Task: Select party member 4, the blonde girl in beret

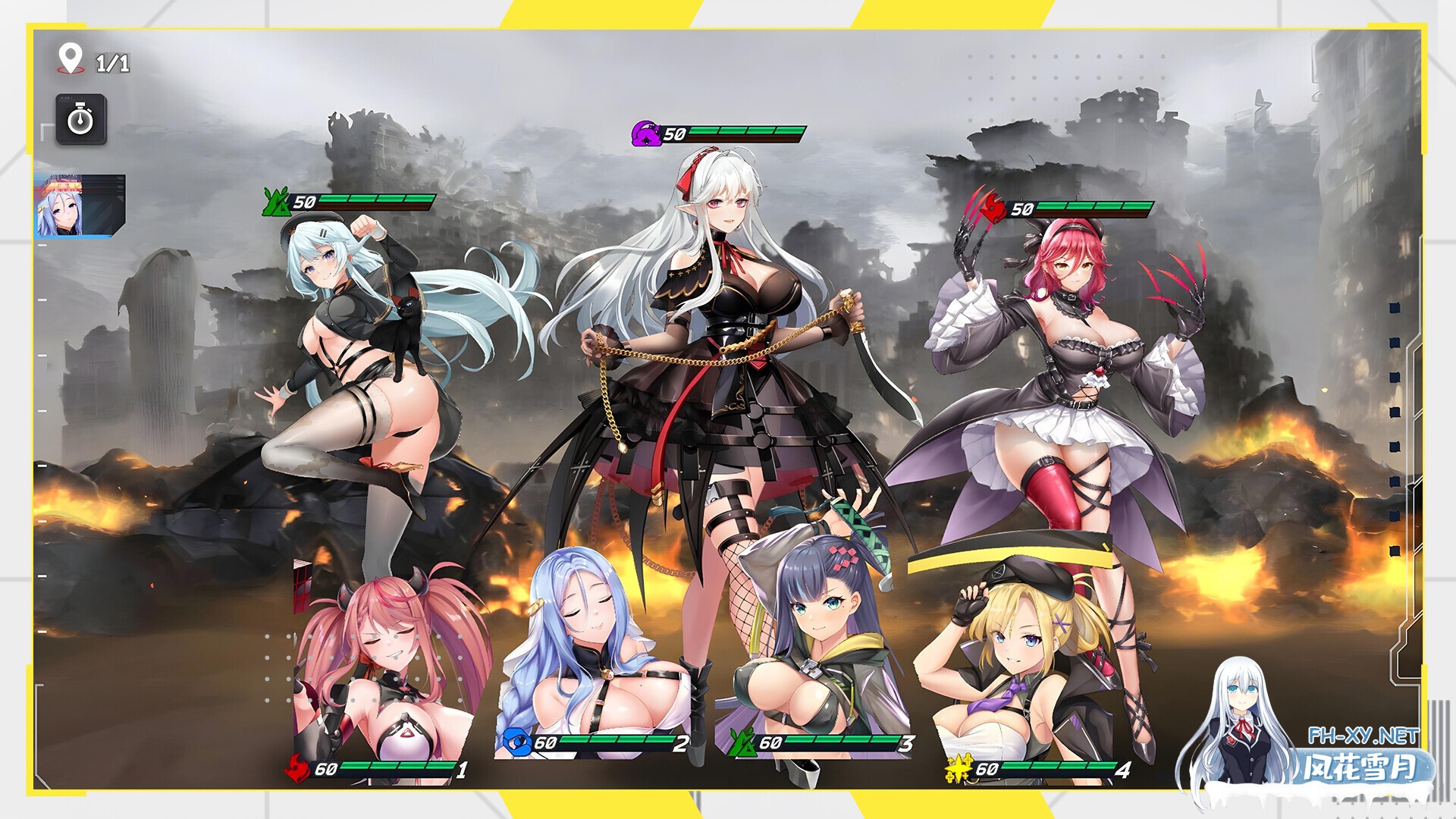Action: pos(1024,652)
